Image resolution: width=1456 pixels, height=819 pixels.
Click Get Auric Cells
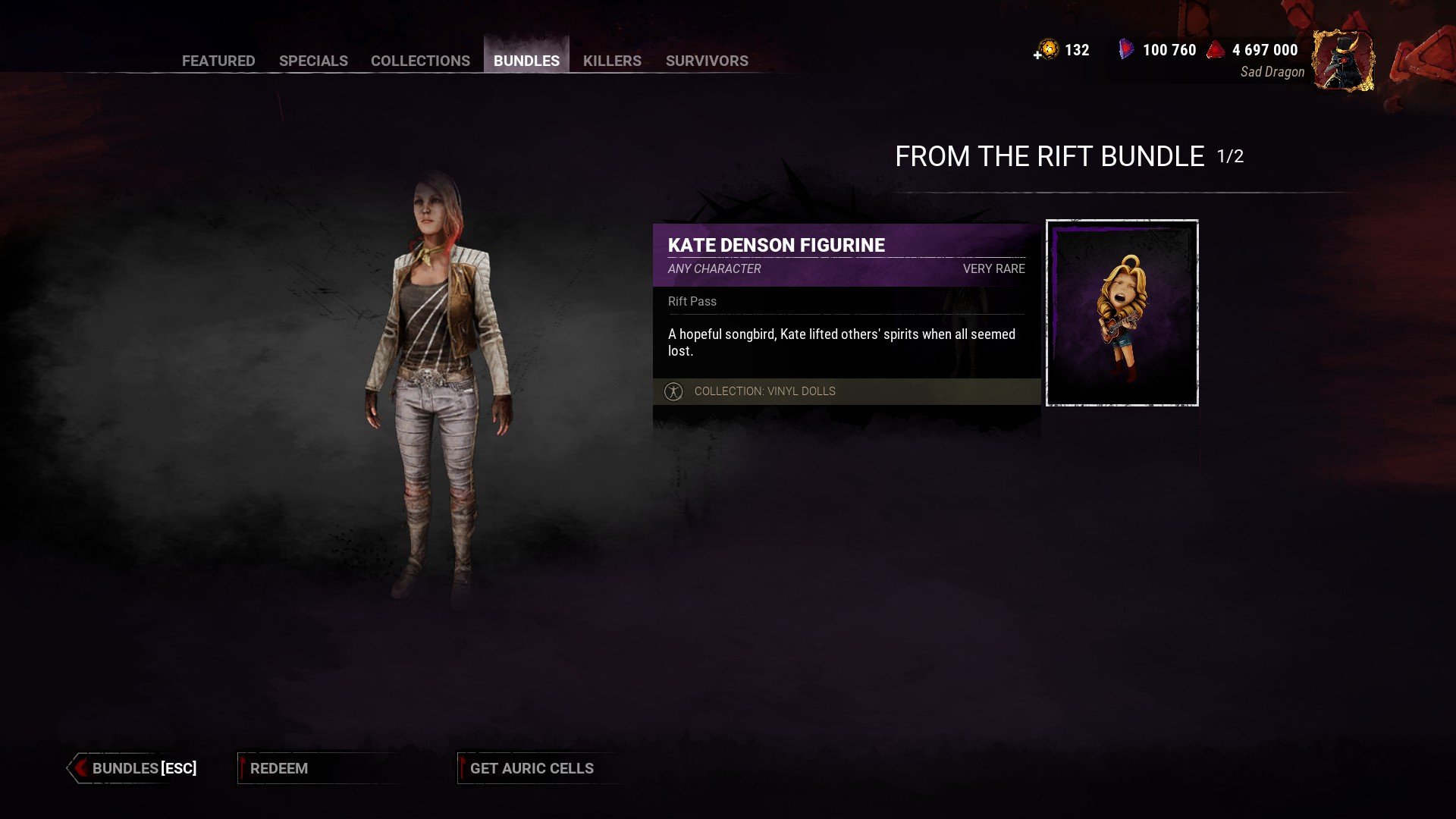(530, 767)
